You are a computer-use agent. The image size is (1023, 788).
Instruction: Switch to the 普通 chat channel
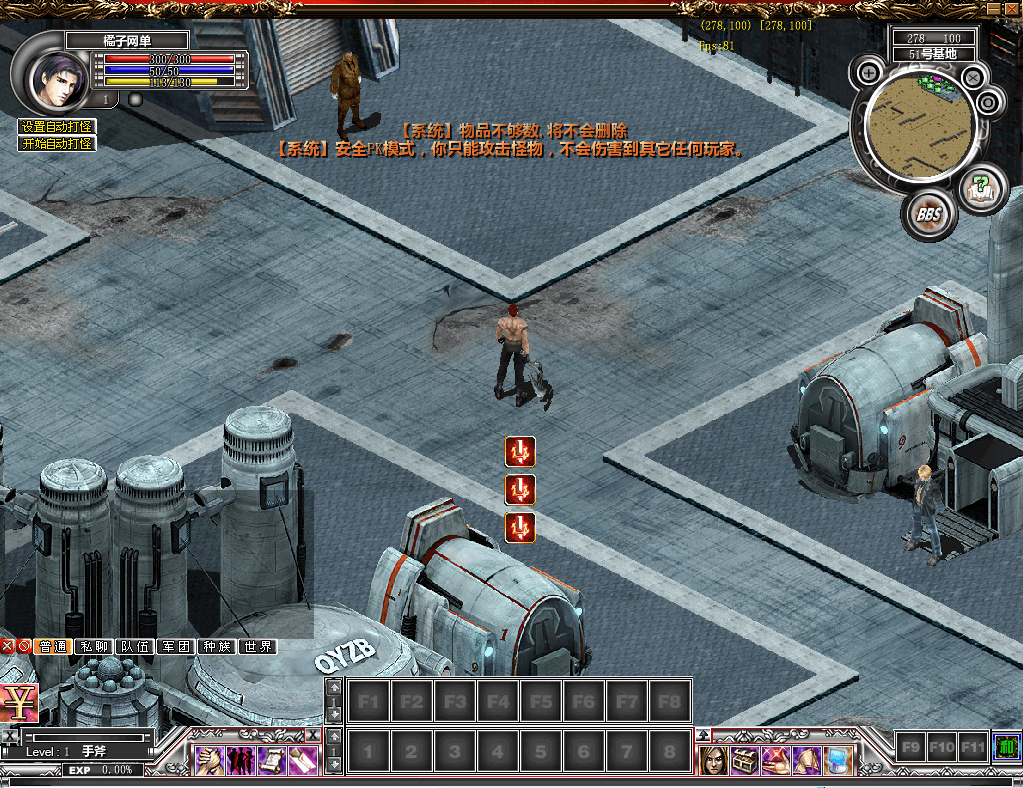(x=53, y=647)
